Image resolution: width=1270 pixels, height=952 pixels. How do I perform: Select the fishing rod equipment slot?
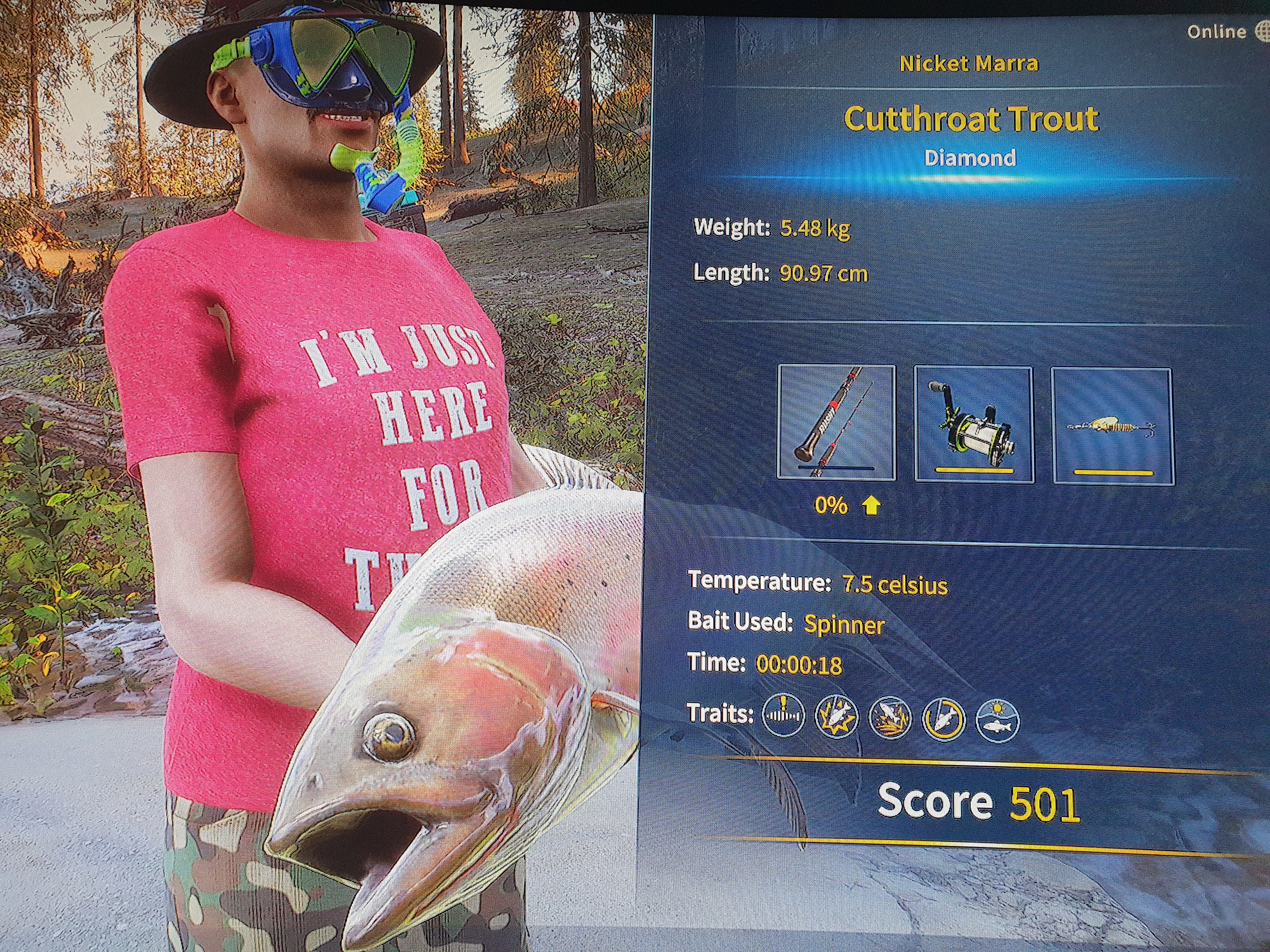tap(836, 422)
